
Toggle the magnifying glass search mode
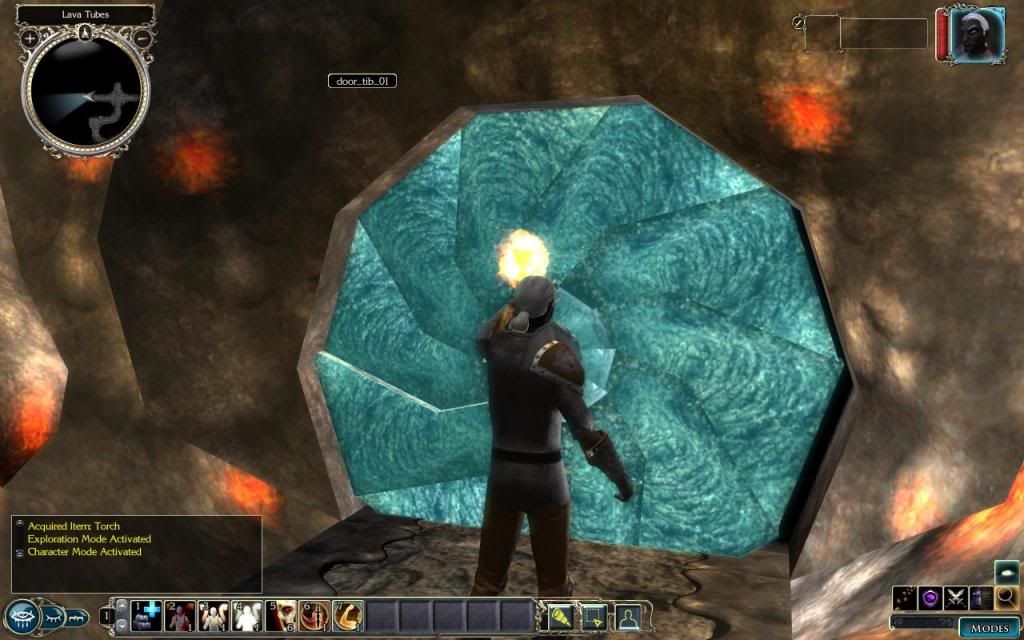click(x=1006, y=598)
